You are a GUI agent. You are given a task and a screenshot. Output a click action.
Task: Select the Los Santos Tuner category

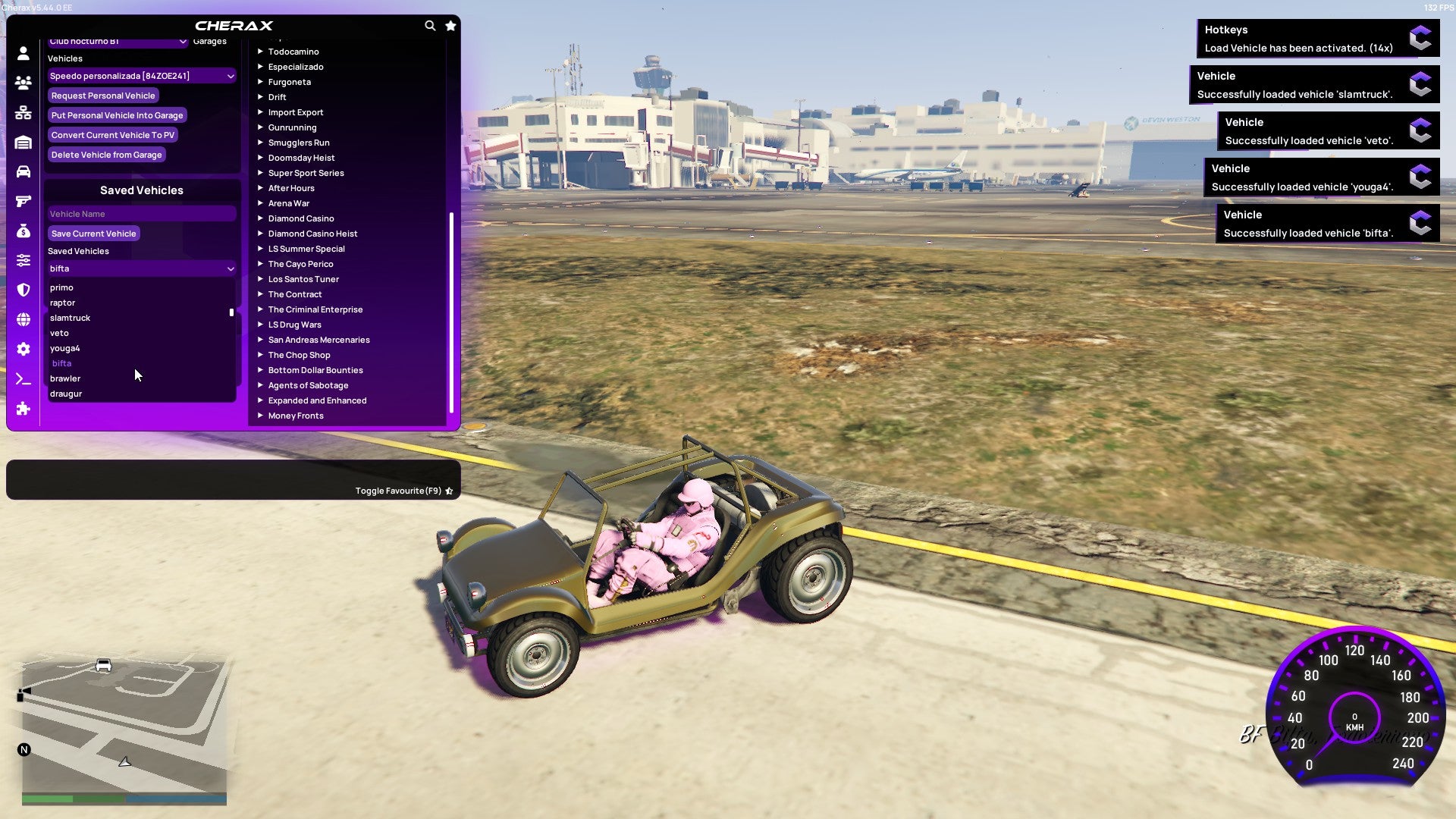(x=303, y=279)
